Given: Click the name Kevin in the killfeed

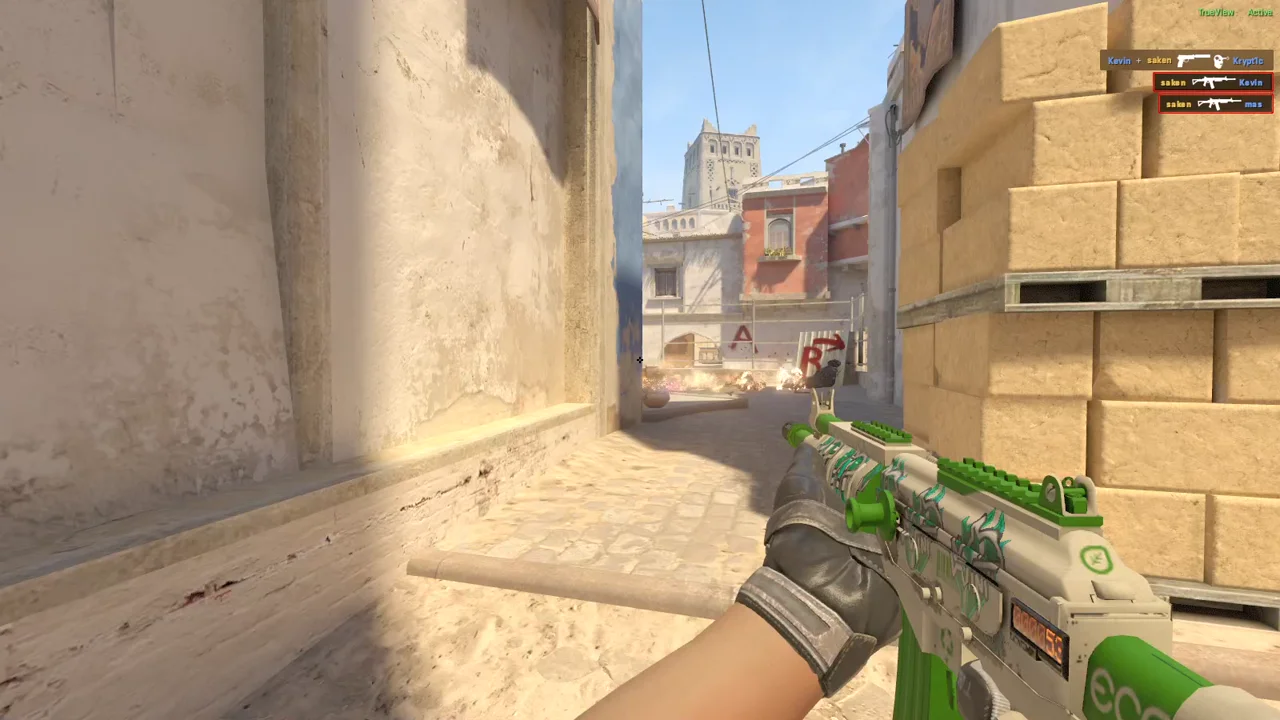Looking at the screenshot, I should [x=1250, y=82].
